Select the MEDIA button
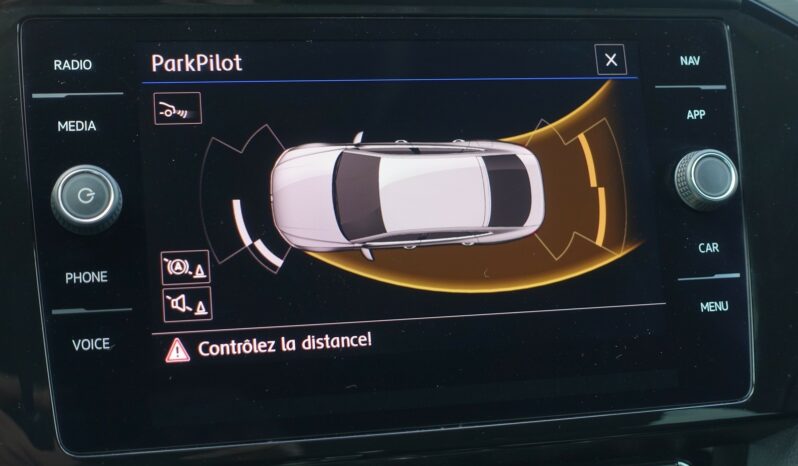The width and height of the screenshot is (798, 466). 77,126
